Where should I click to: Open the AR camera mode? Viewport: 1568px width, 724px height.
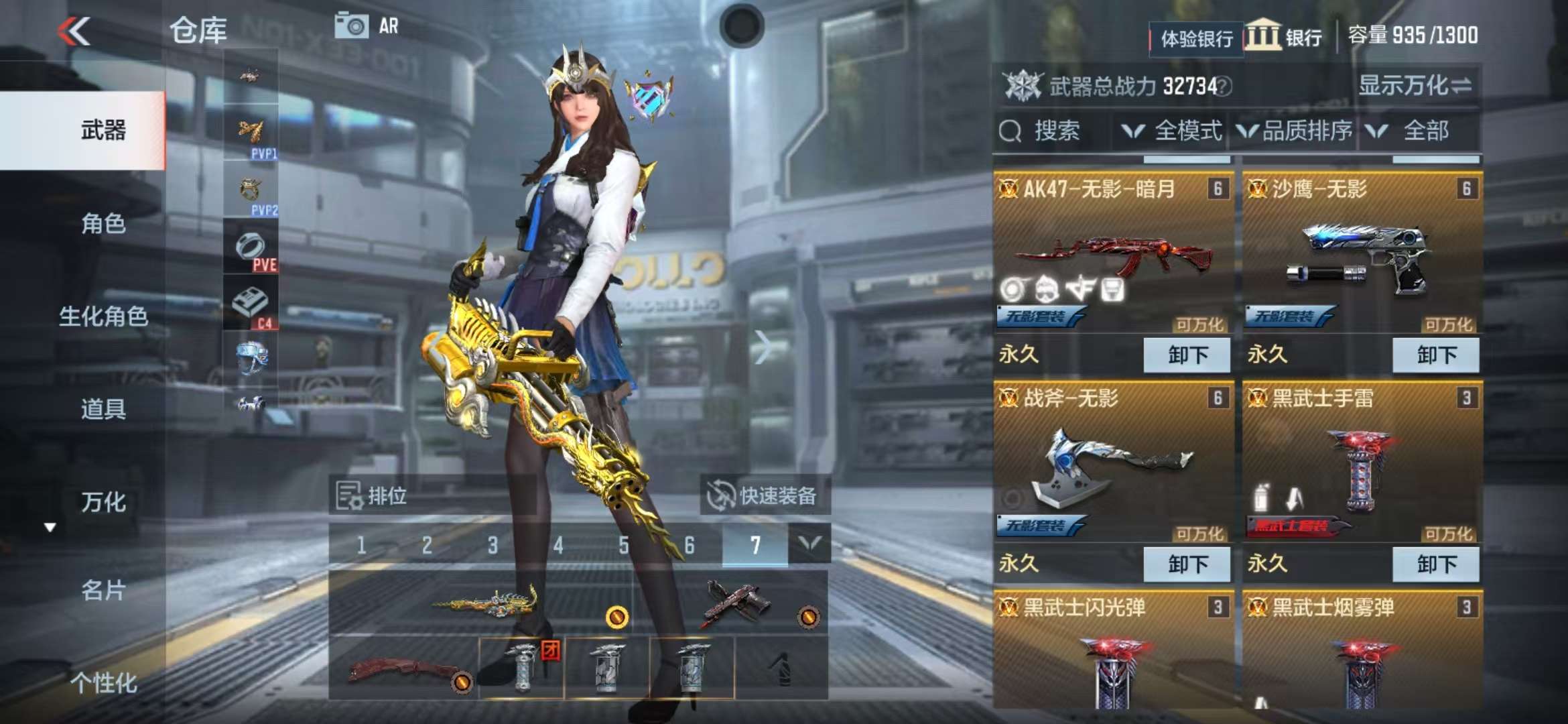367,26
